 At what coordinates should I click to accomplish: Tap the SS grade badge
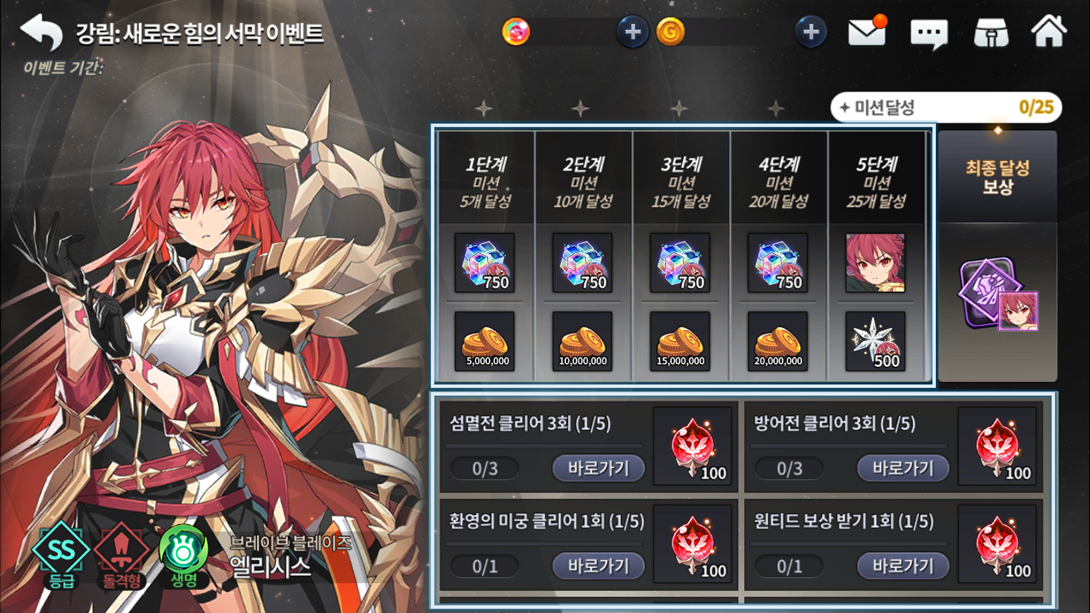62,553
